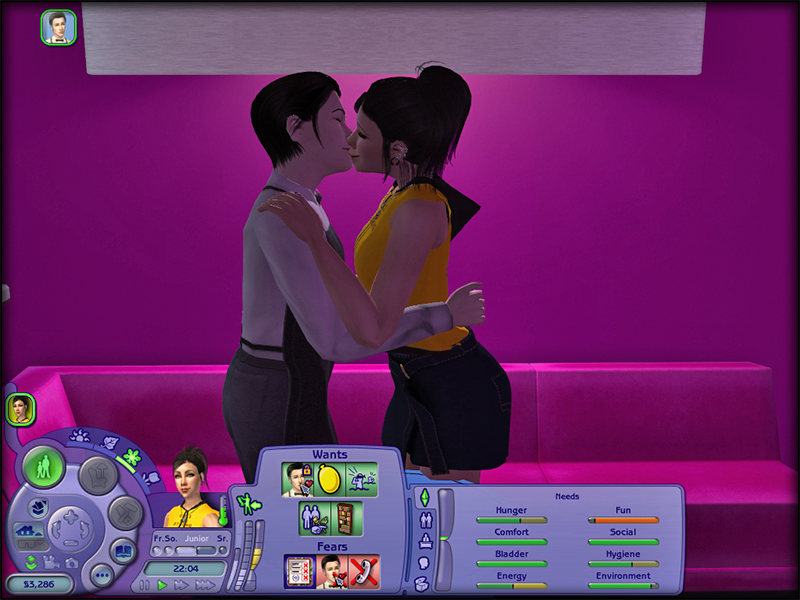Select the bookshelf want icon
The height and width of the screenshot is (600, 800).
[343, 518]
